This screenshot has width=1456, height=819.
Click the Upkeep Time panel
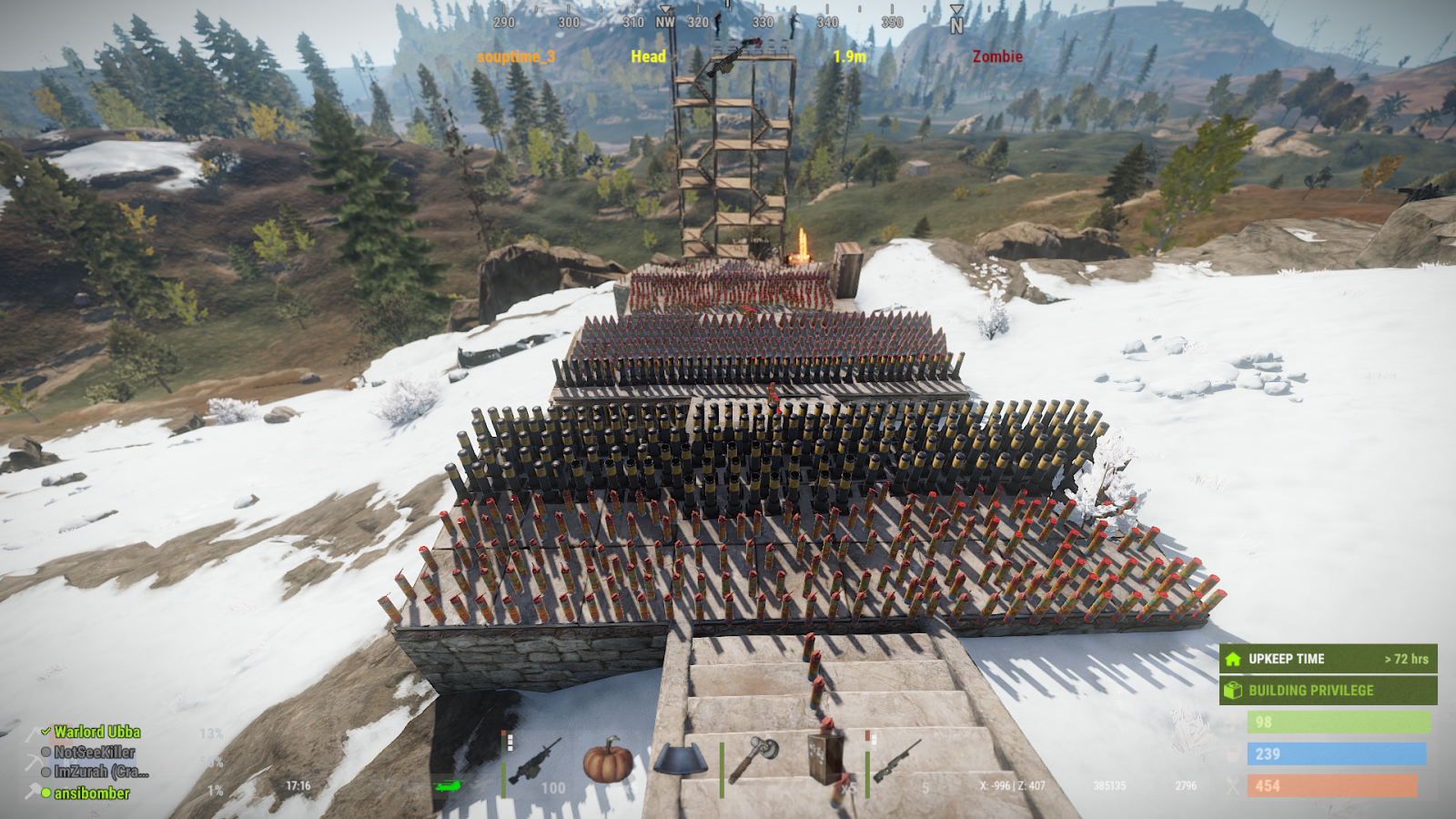(1328, 659)
